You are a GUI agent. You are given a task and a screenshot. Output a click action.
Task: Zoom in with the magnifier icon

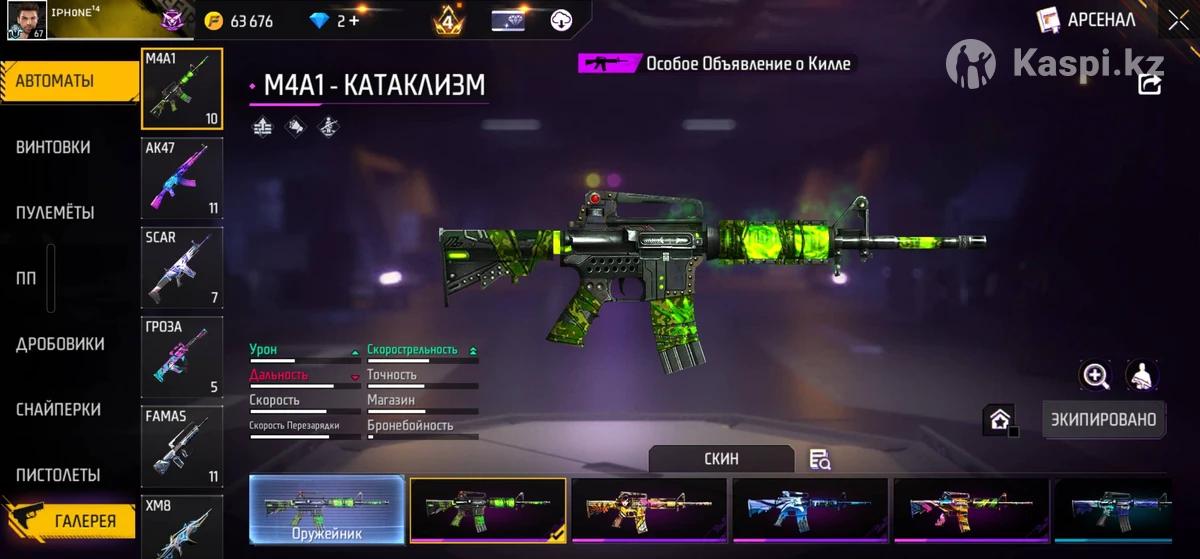point(1096,376)
